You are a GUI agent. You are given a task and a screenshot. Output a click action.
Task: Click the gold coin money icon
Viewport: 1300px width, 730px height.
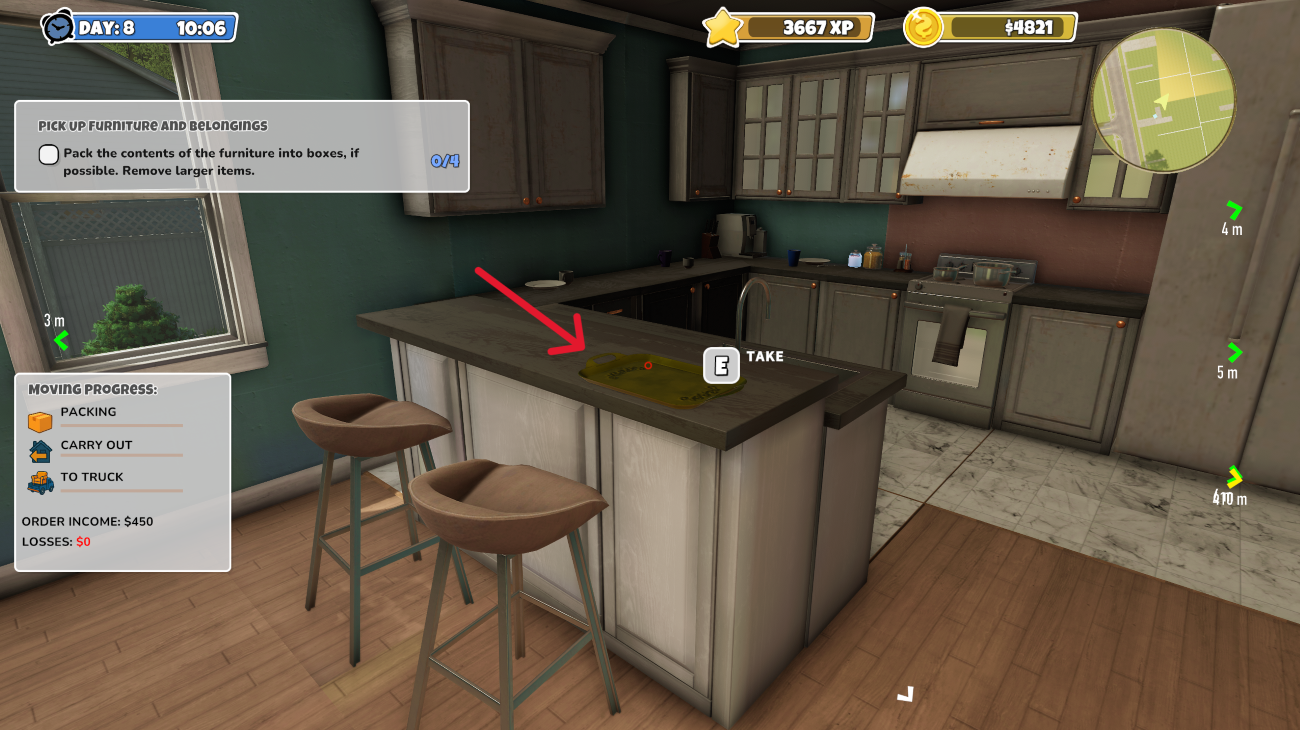coord(923,27)
